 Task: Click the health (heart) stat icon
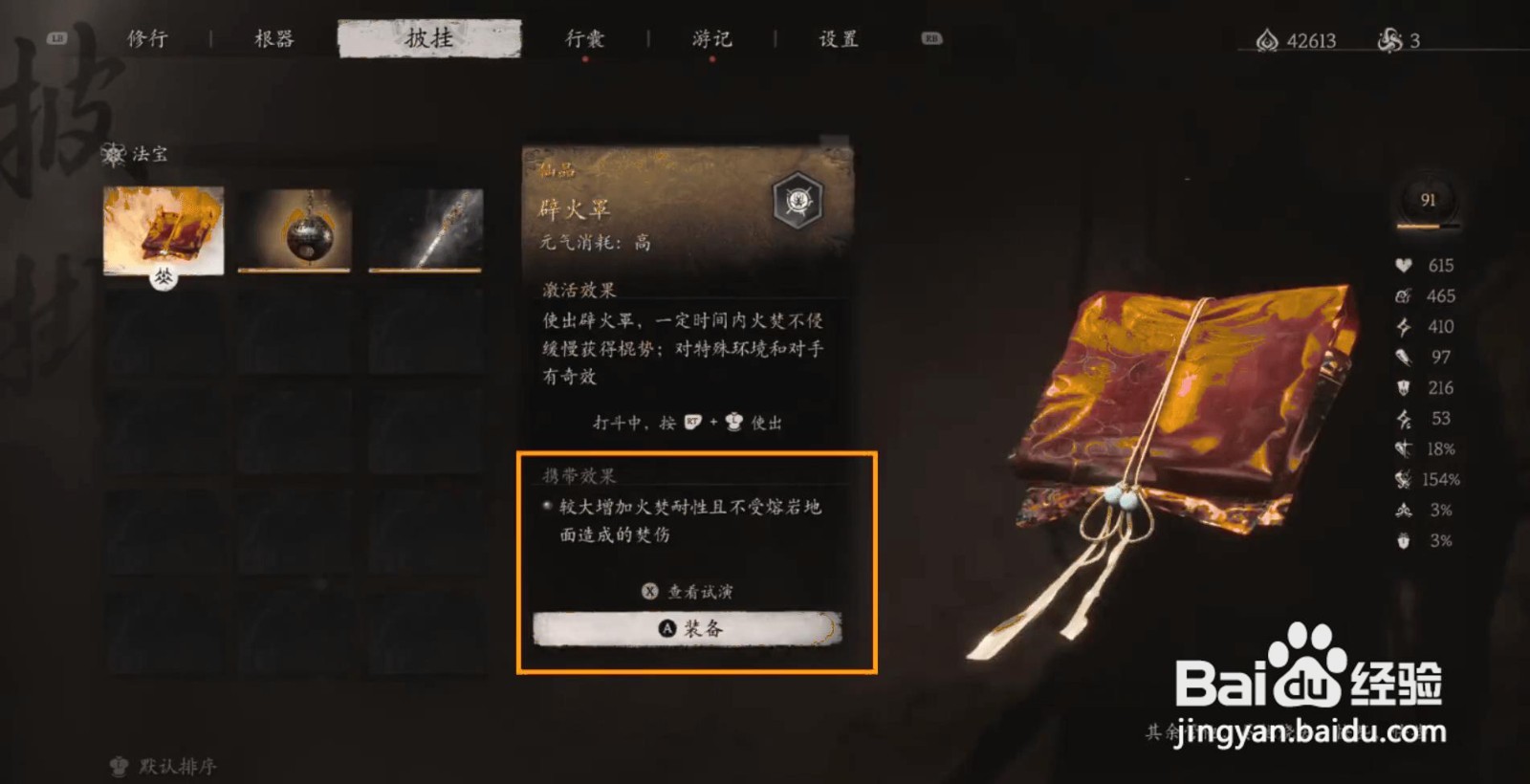[1401, 265]
